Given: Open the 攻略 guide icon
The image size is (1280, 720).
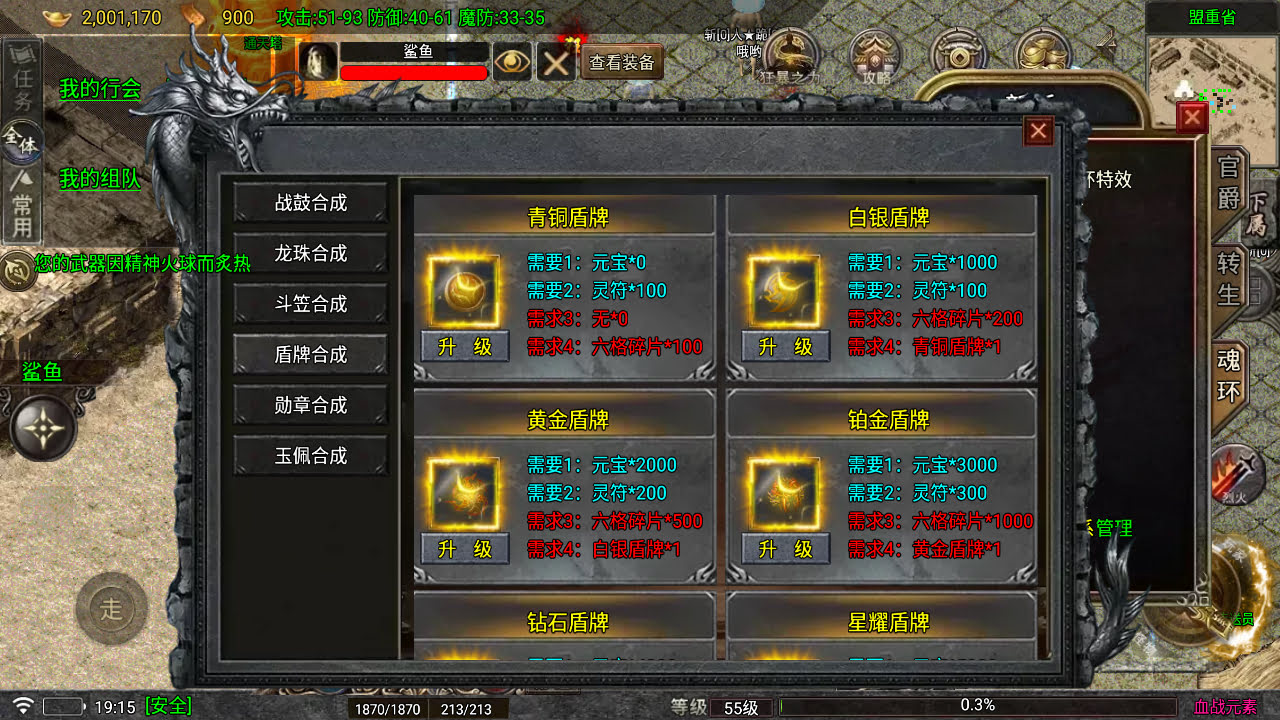Looking at the screenshot, I should (x=873, y=50).
